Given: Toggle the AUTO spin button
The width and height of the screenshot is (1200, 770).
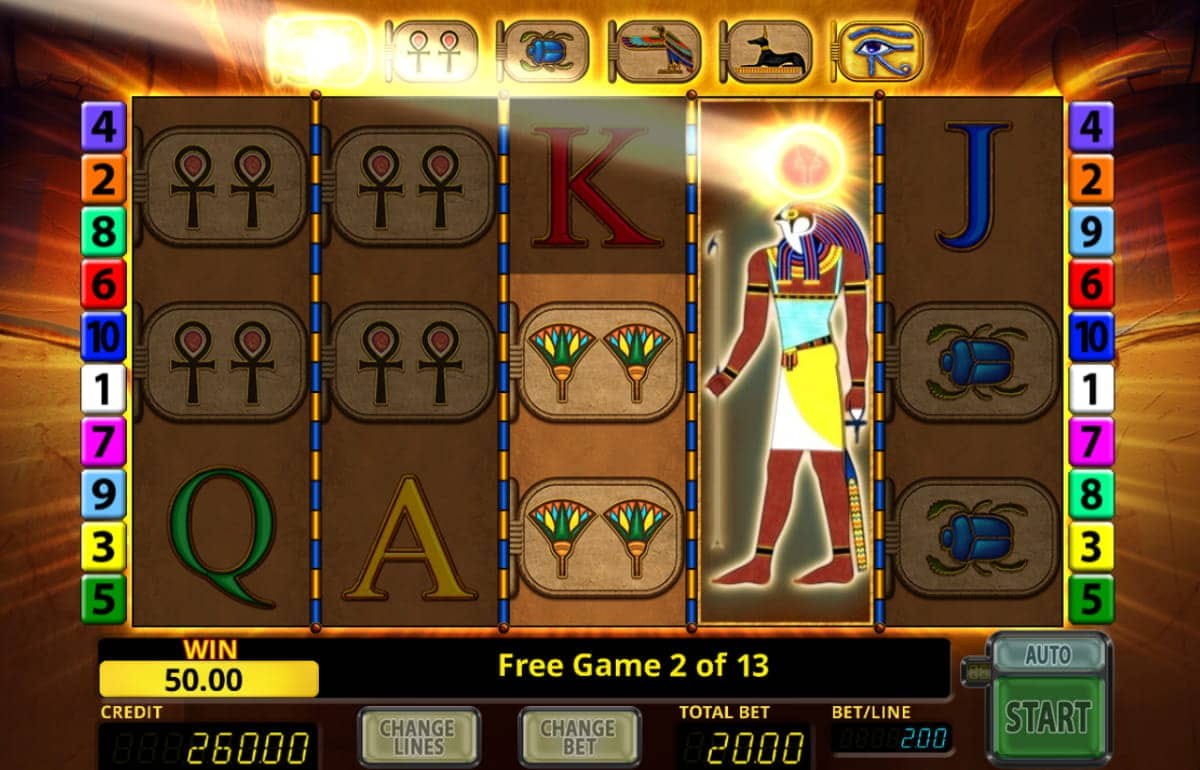Looking at the screenshot, I should click(1047, 655).
